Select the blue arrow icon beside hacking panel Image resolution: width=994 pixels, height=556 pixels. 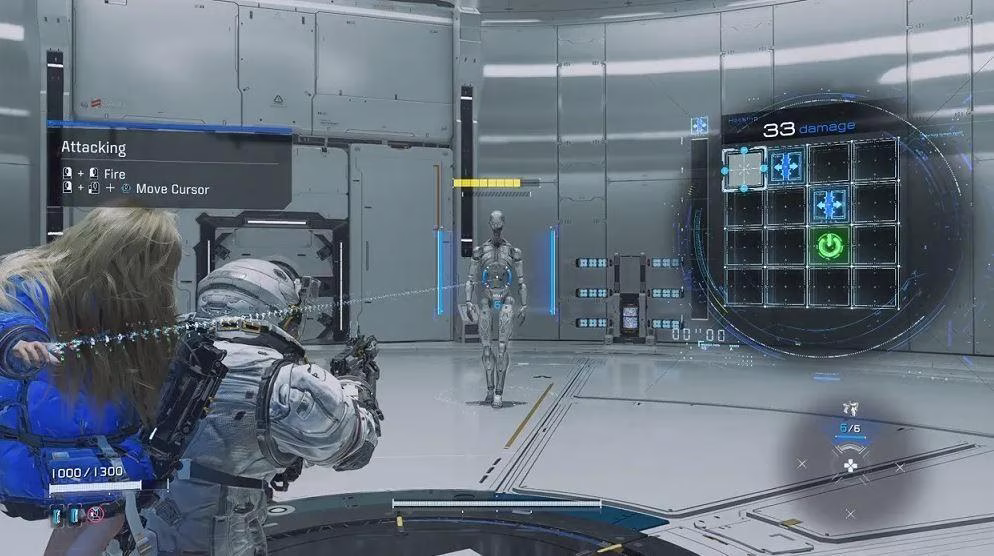pyautogui.click(x=699, y=125)
